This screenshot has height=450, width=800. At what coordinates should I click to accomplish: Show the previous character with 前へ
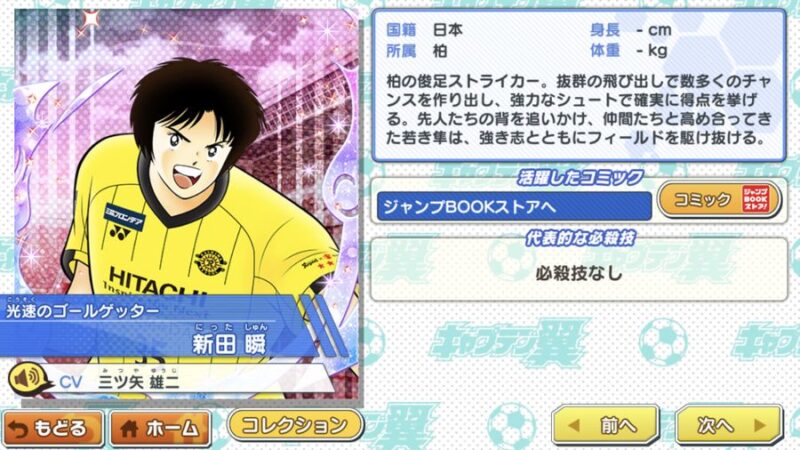click(605, 425)
